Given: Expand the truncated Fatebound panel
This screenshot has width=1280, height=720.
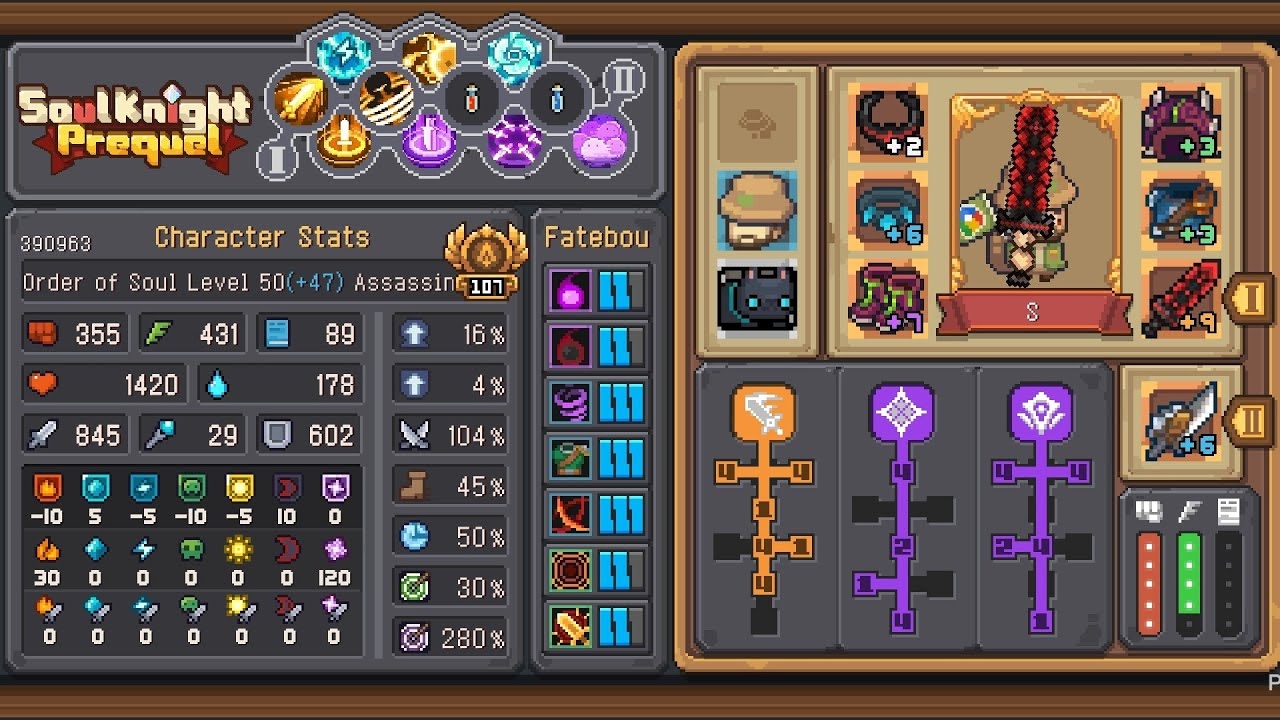Looking at the screenshot, I should (x=597, y=237).
